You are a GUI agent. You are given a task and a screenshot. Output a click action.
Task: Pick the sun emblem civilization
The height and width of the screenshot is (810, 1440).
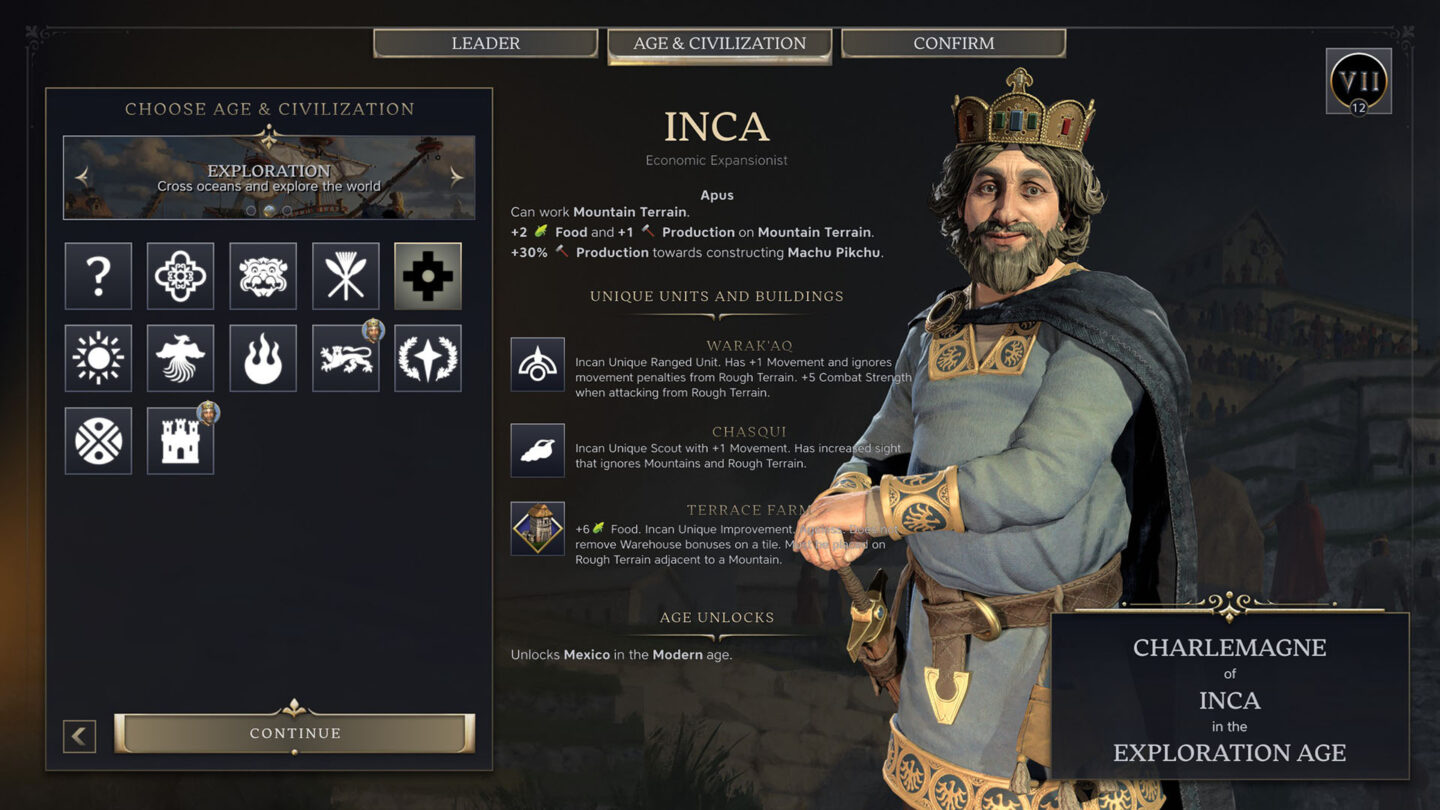pyautogui.click(x=98, y=358)
